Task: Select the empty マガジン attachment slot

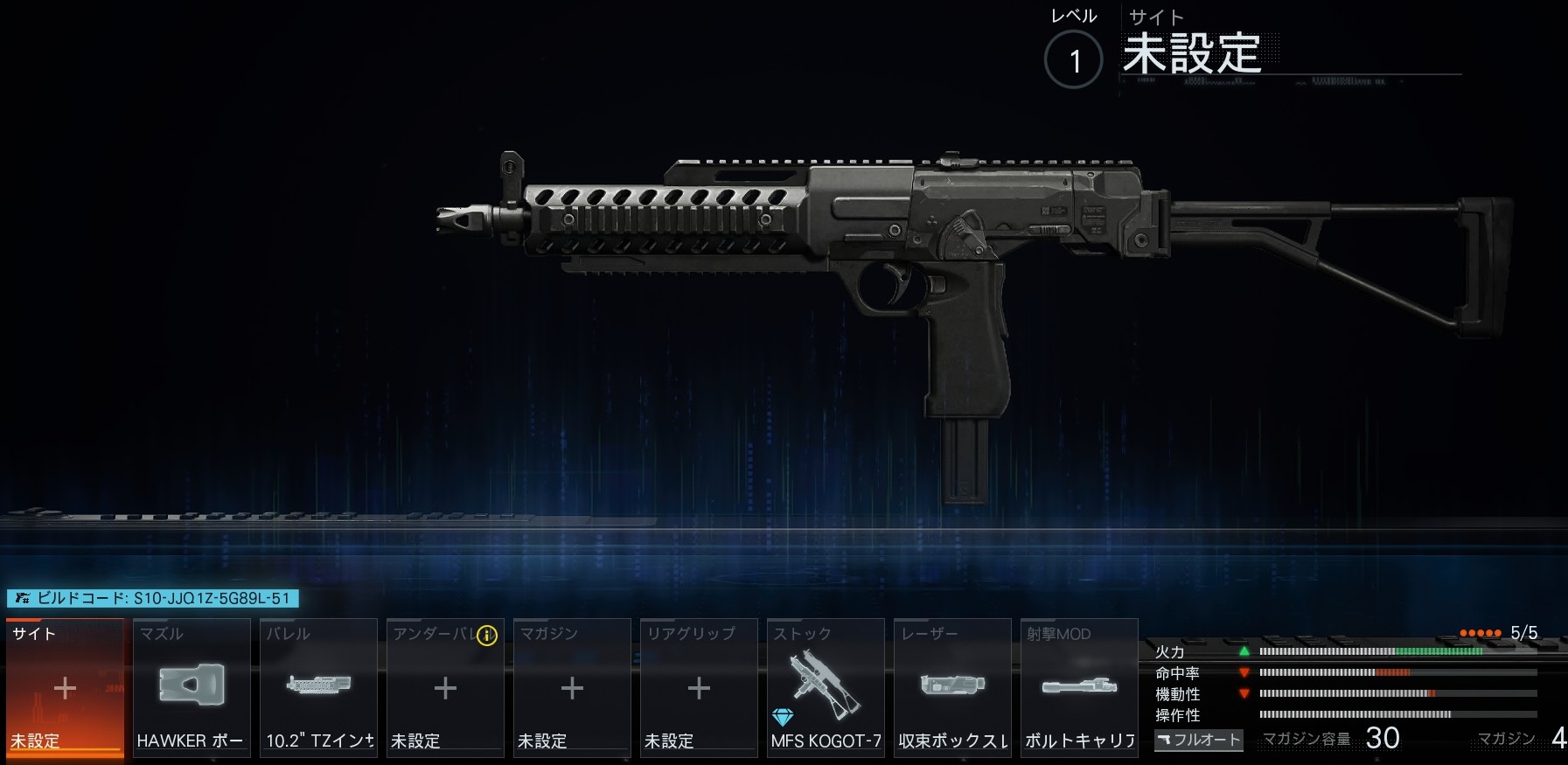Action: [x=572, y=688]
